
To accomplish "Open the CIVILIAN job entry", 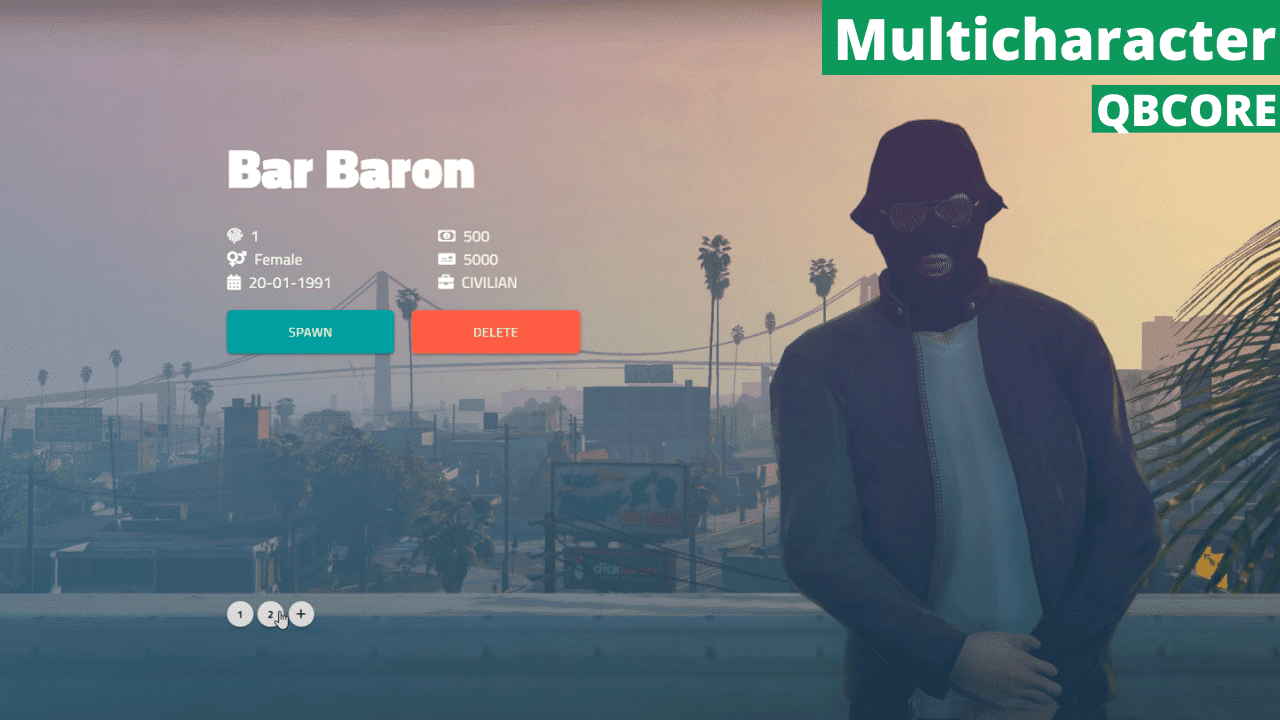I will click(491, 282).
